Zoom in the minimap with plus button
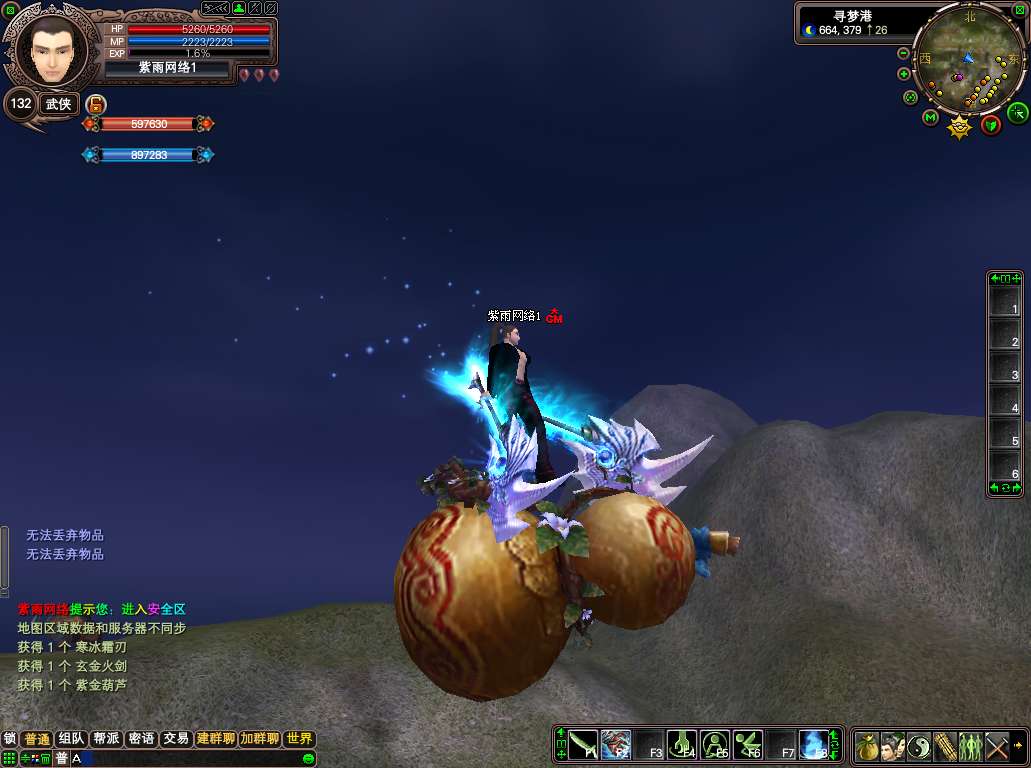This screenshot has width=1031, height=768. (904, 74)
